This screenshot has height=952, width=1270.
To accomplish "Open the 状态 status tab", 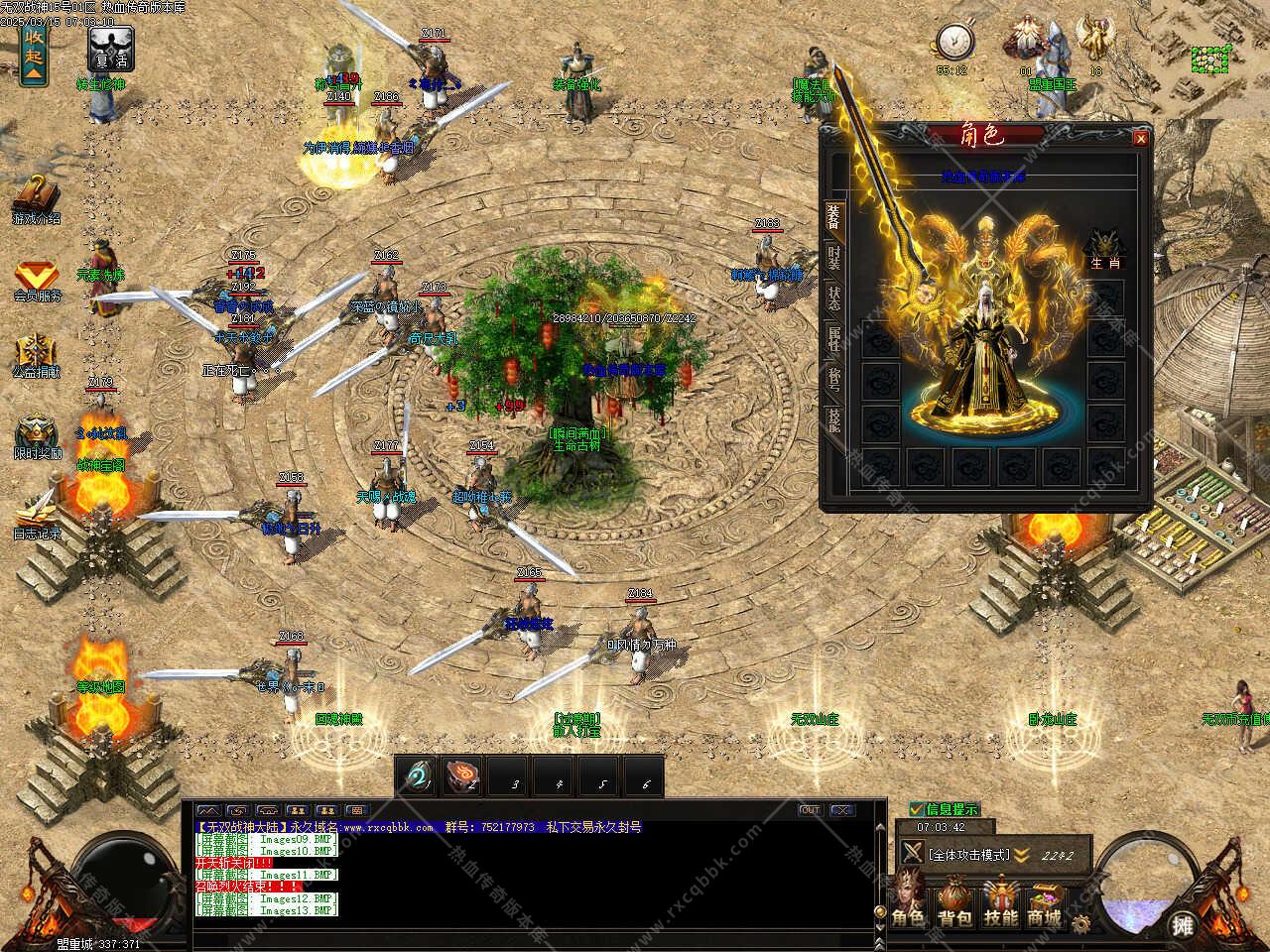I will (x=834, y=298).
